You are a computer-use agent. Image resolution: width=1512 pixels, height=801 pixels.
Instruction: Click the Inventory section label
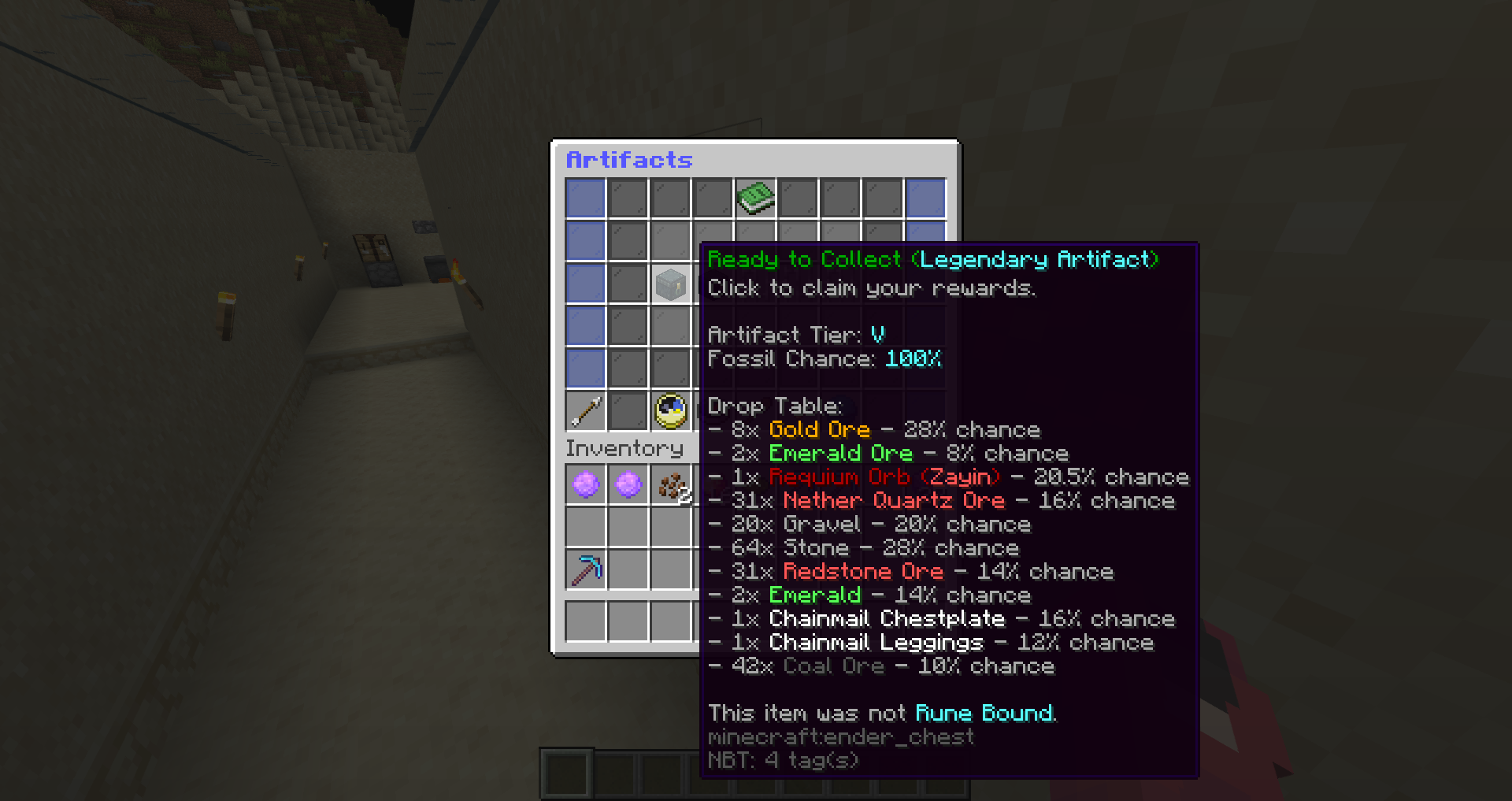[x=624, y=448]
